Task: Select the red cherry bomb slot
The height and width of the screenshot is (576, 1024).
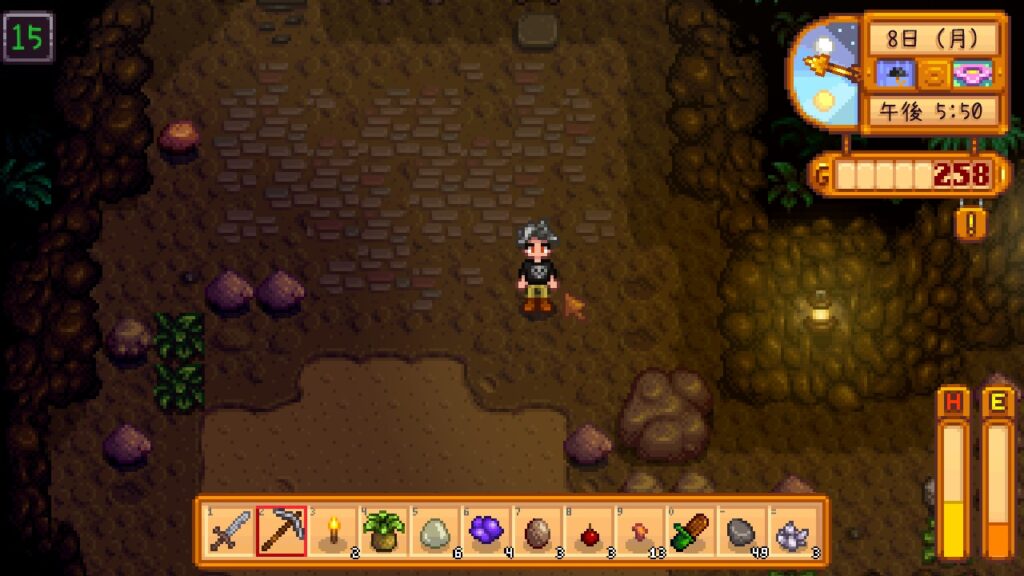Action: point(590,531)
